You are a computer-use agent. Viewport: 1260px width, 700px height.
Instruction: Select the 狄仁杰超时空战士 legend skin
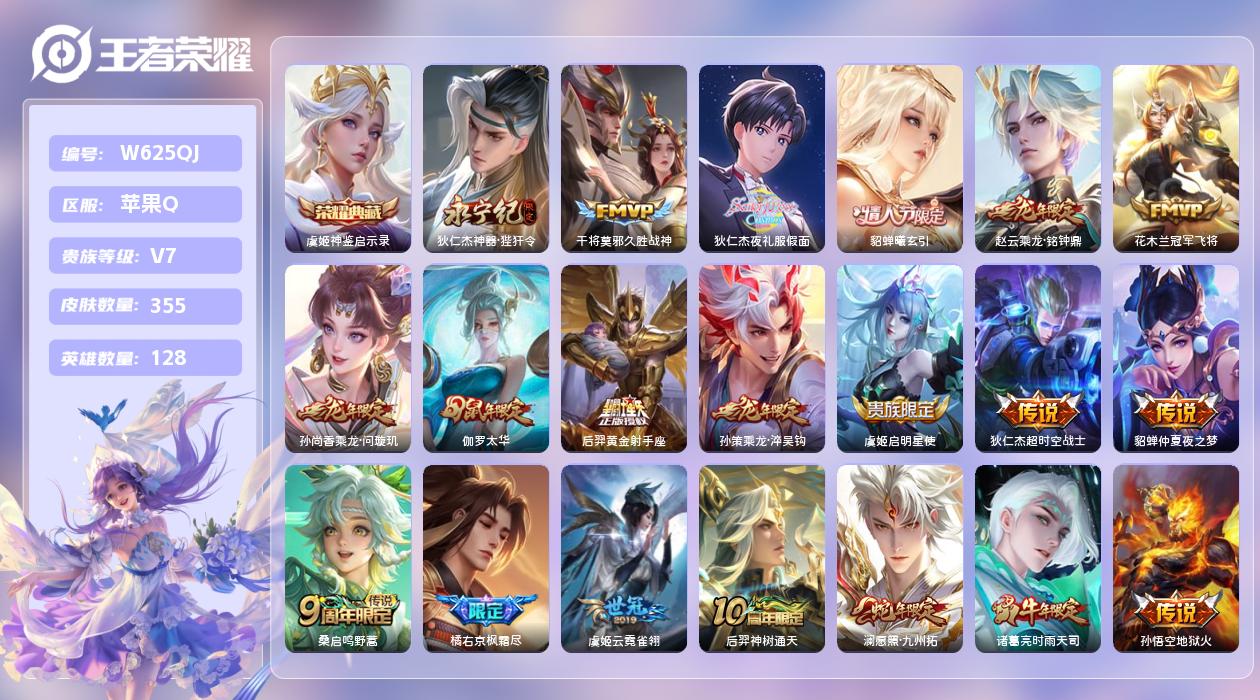click(x=1038, y=358)
